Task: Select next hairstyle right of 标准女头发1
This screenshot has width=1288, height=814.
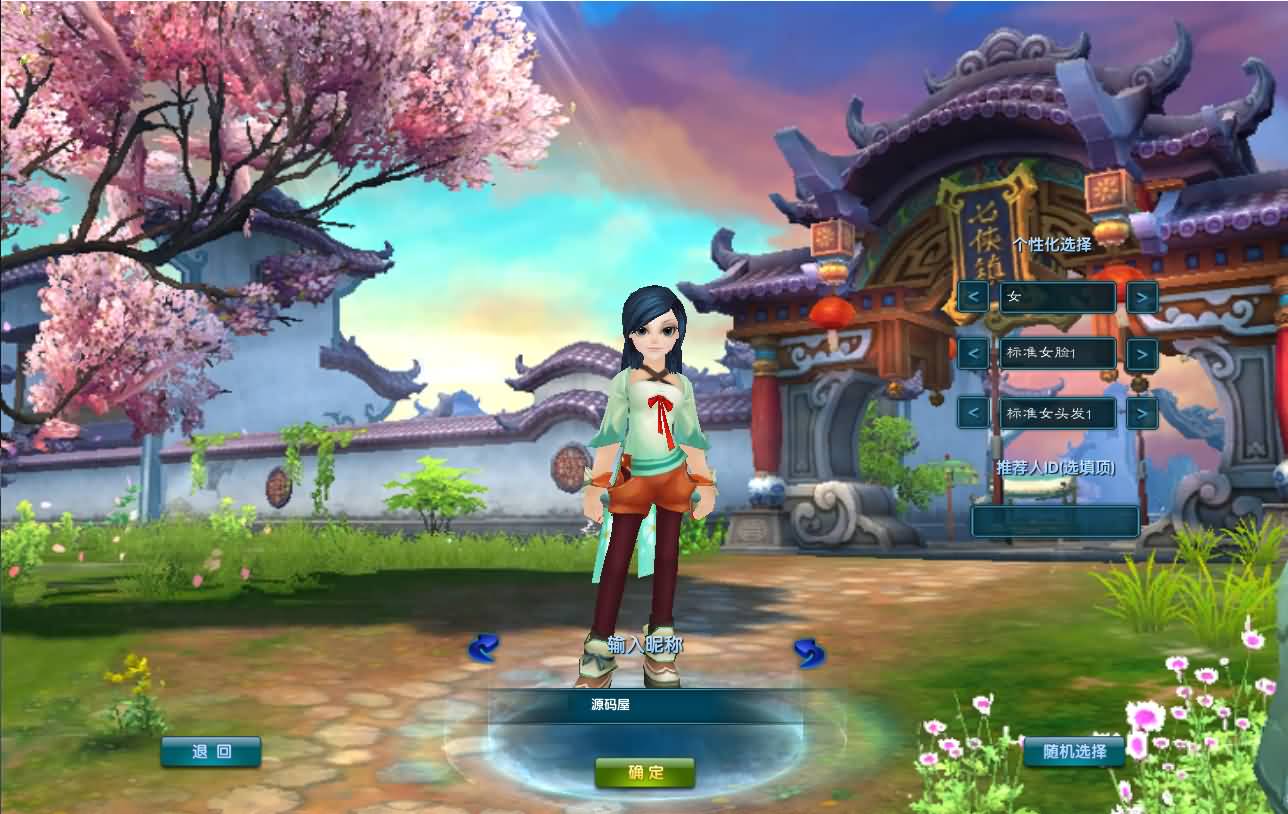Action: tap(1142, 412)
